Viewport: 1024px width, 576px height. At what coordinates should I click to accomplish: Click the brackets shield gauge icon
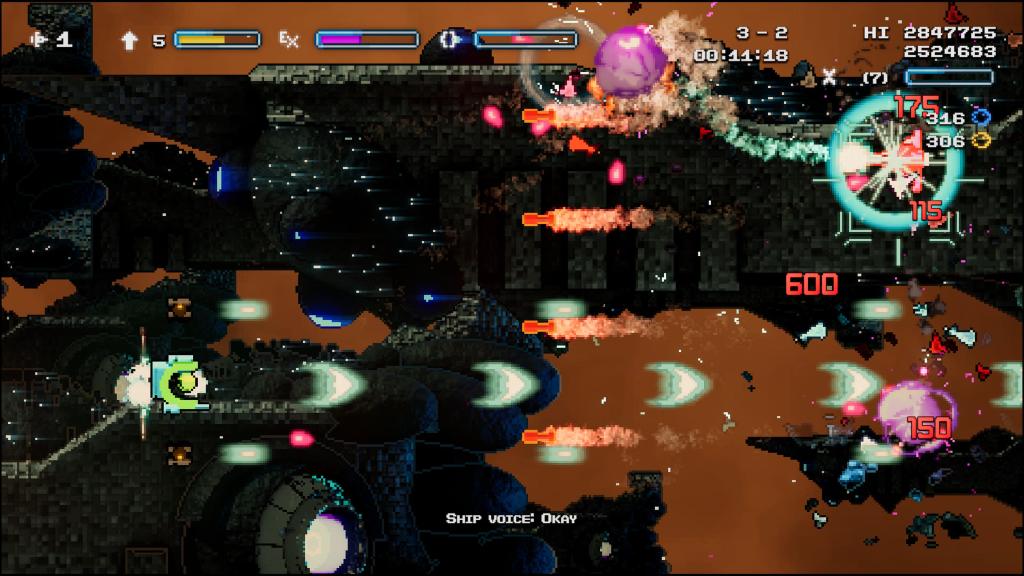(449, 40)
